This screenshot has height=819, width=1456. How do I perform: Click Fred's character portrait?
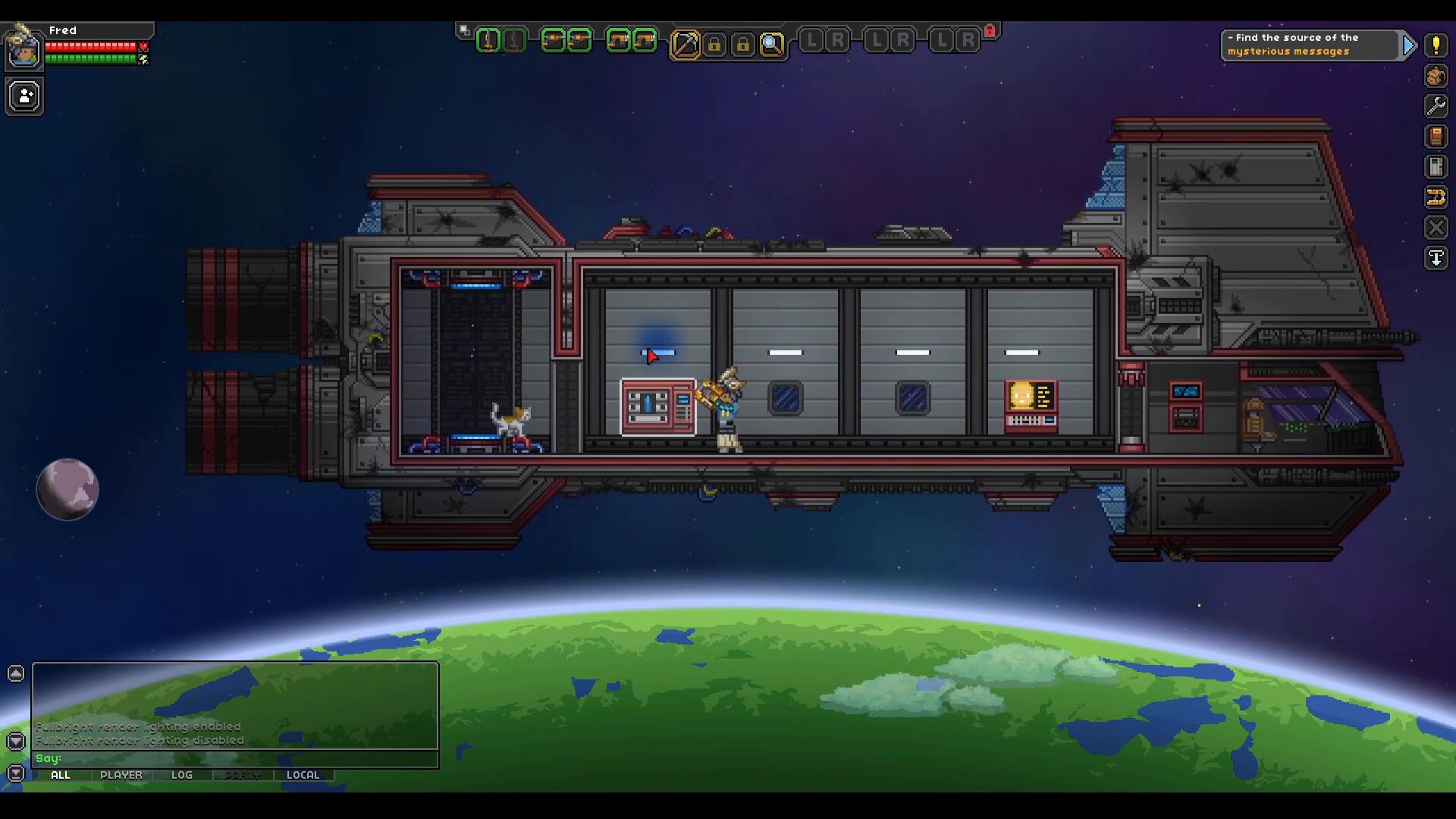24,52
